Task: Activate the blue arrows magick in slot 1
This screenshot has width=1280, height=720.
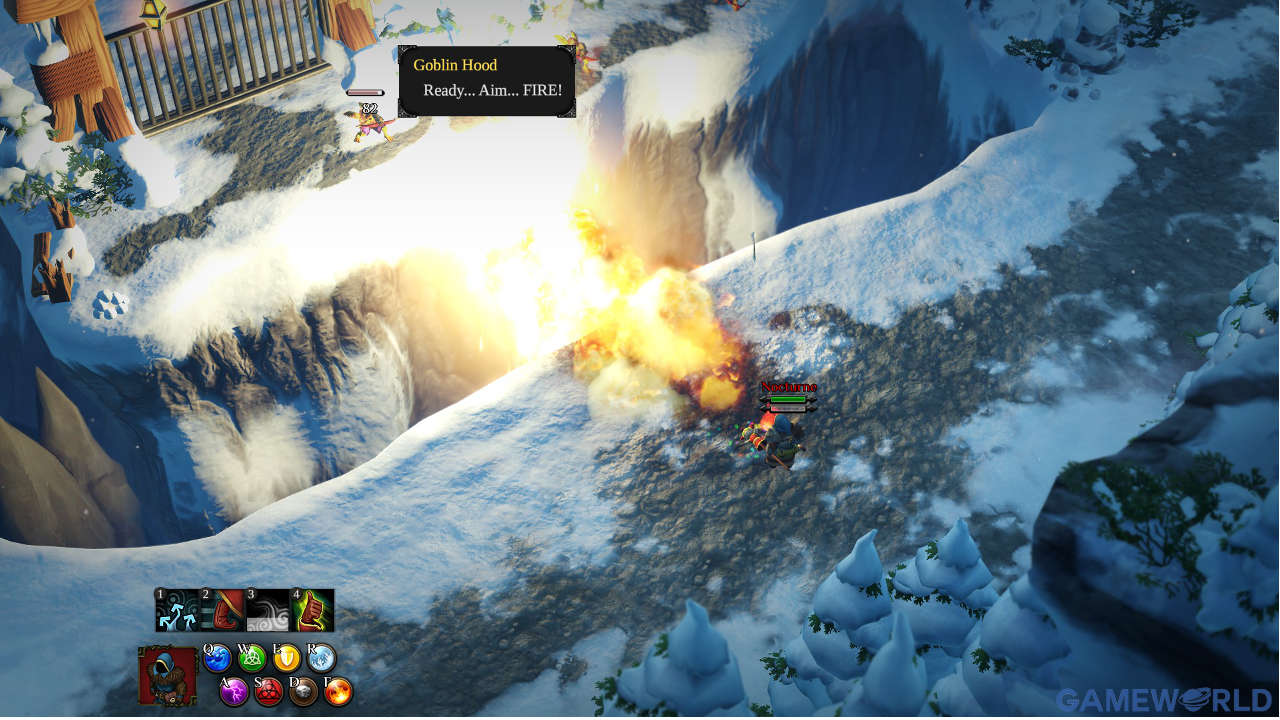Action: coord(177,610)
